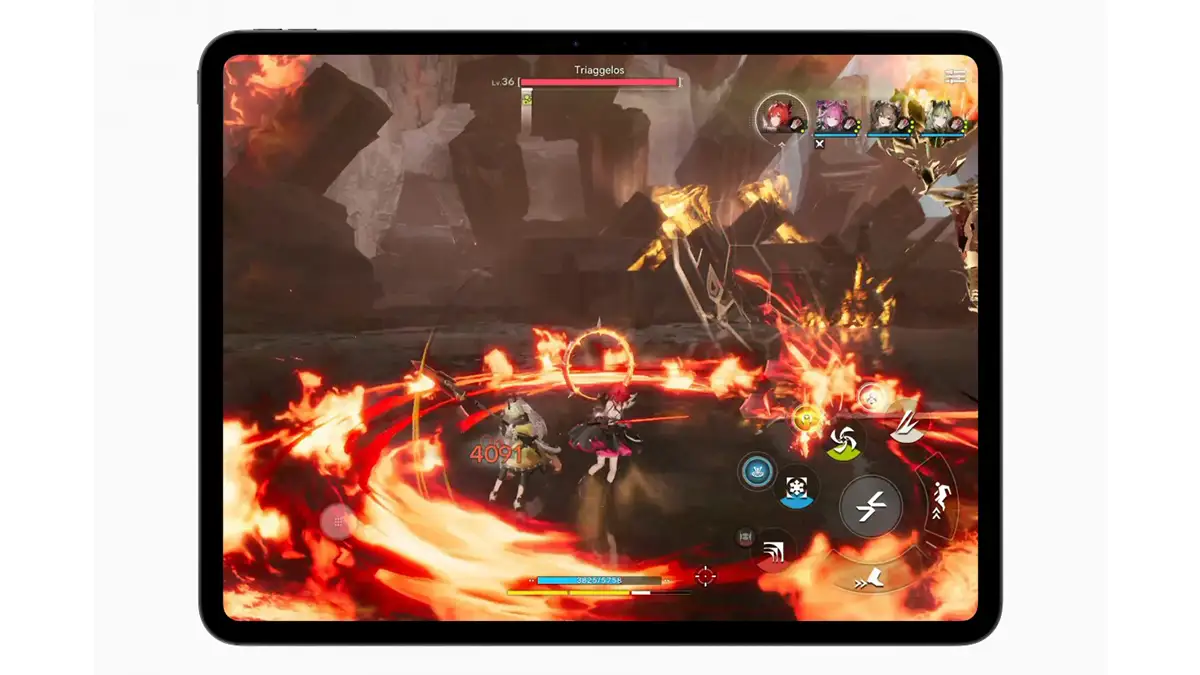
Task: Toggle the red target lock-on reticle
Action: tap(705, 576)
